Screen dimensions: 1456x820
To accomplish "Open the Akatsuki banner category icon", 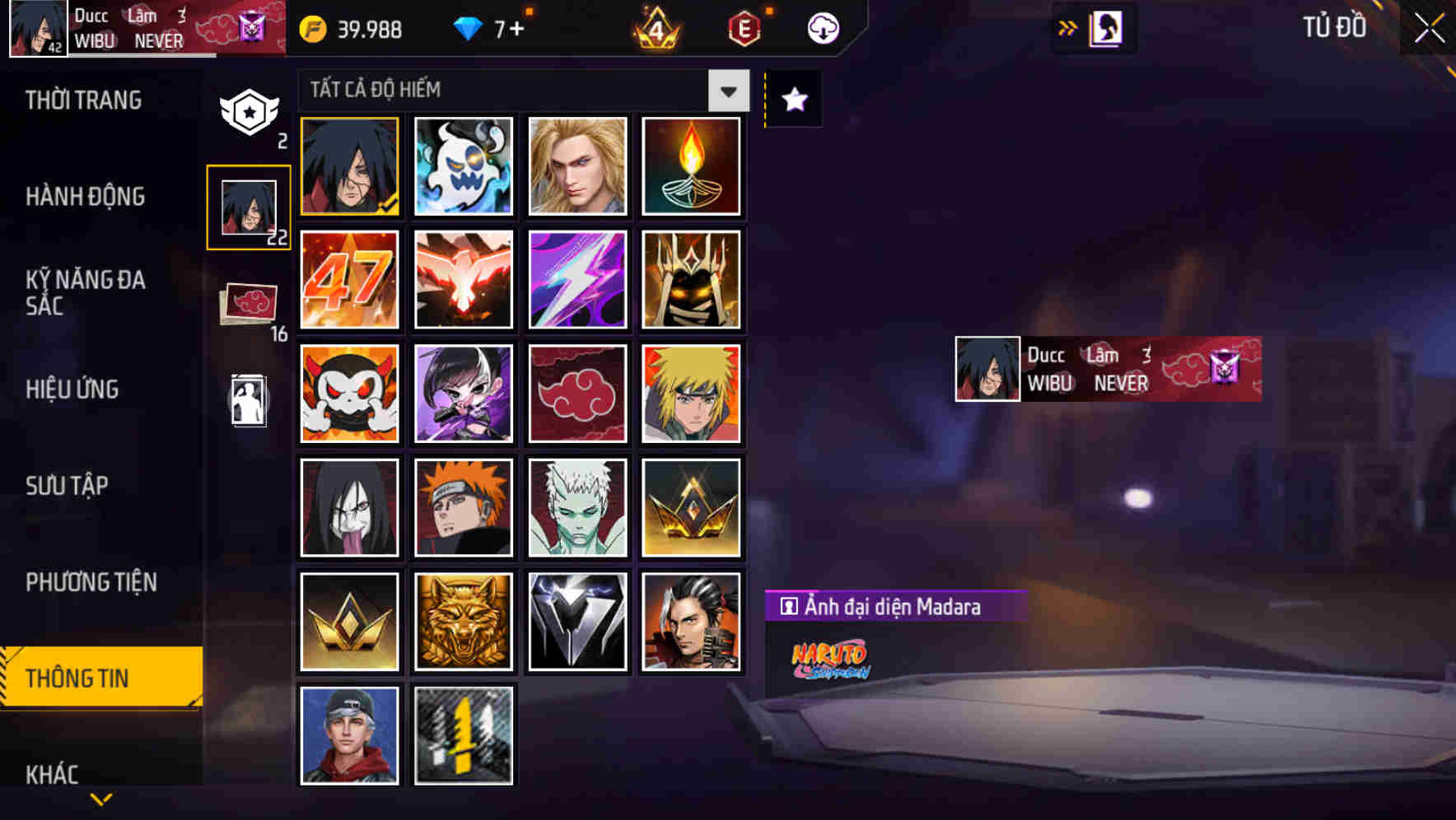I will [x=249, y=301].
